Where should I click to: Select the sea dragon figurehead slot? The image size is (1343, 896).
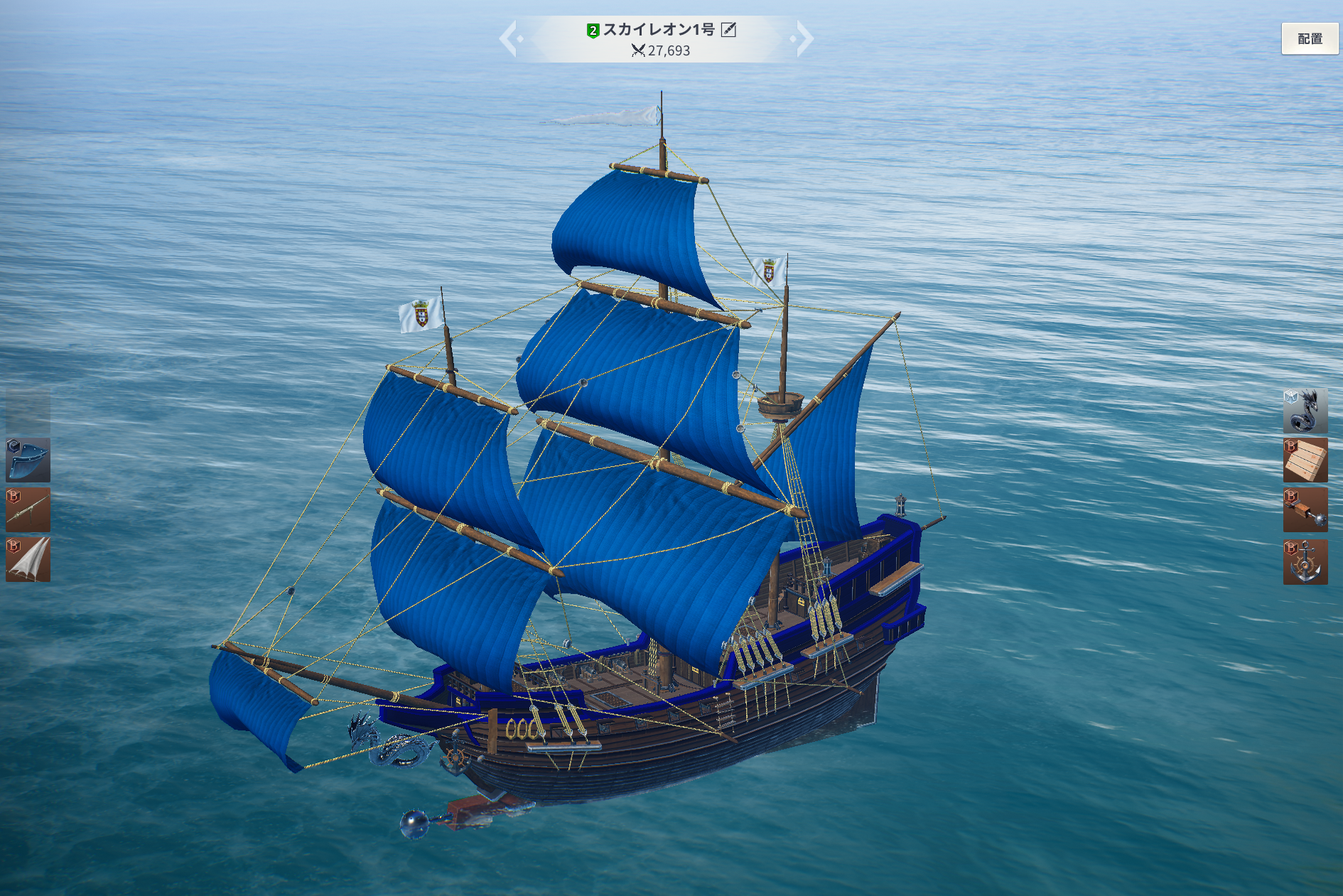1305,411
